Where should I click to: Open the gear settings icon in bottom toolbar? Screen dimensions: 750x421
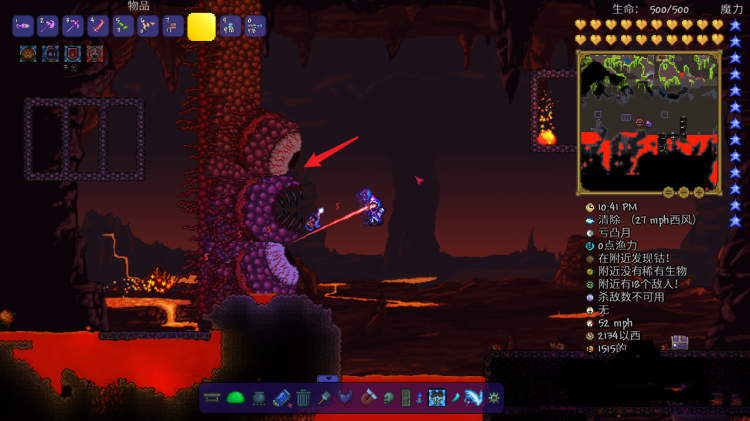point(493,398)
